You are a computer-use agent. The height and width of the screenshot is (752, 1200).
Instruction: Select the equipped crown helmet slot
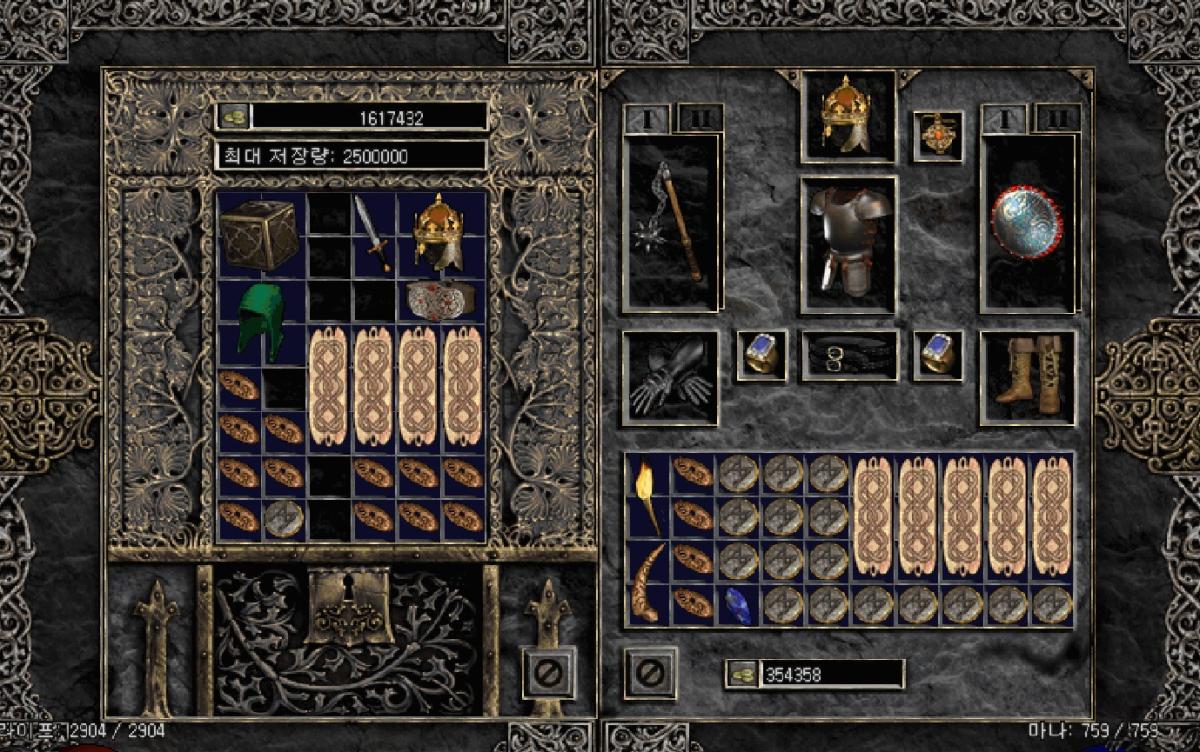pos(847,116)
